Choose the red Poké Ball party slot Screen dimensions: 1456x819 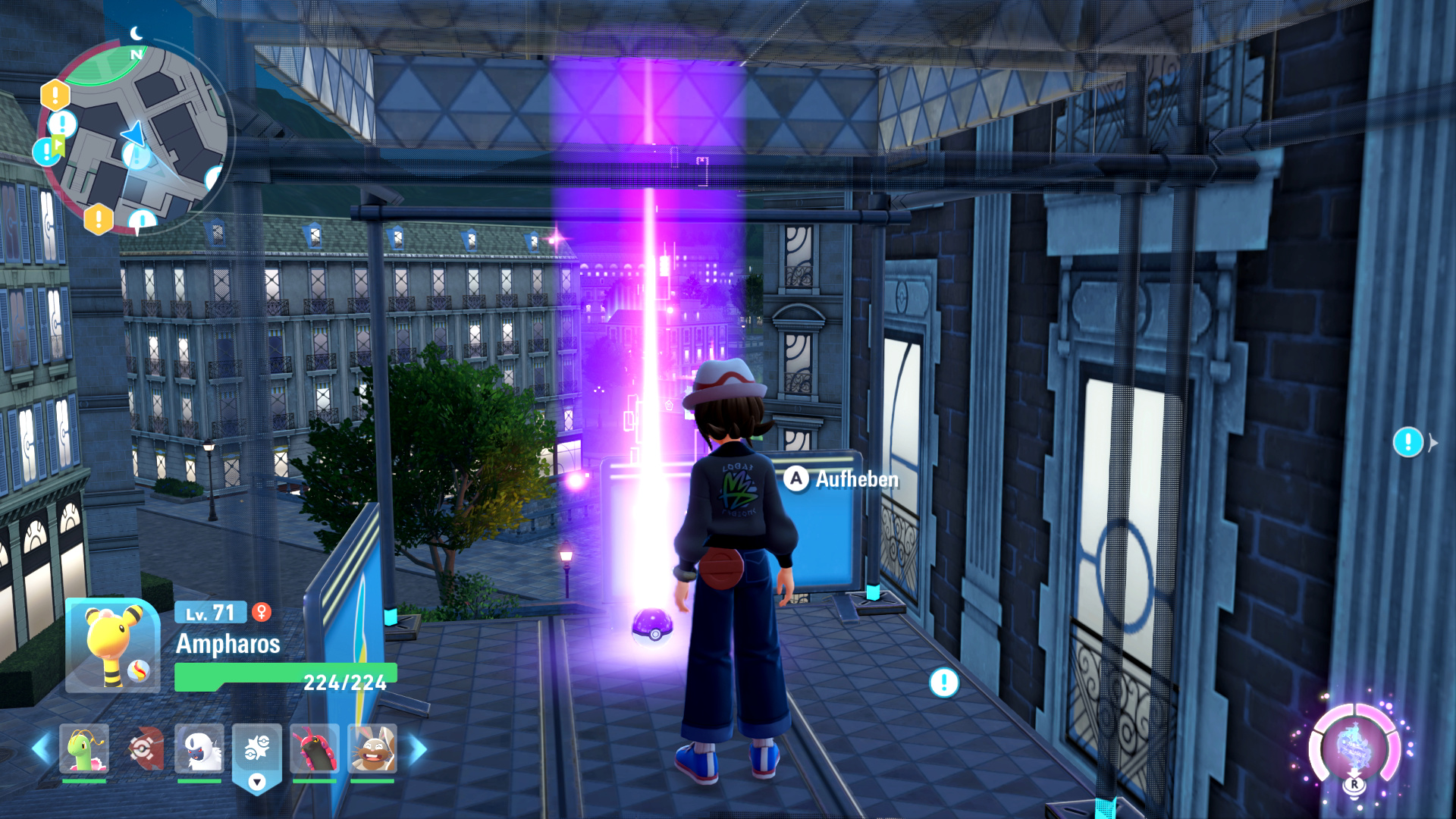144,748
